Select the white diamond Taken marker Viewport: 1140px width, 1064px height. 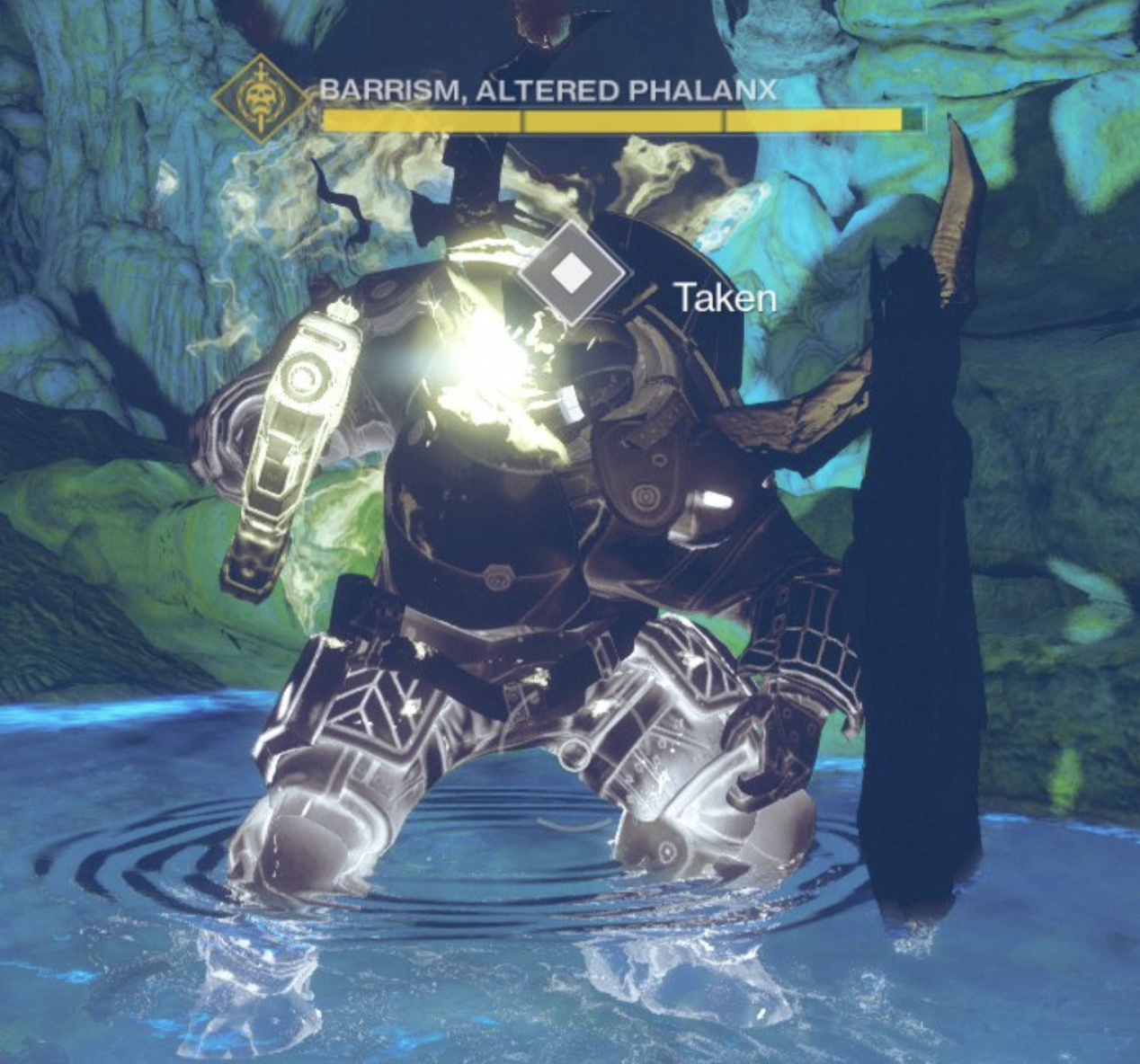point(570,273)
